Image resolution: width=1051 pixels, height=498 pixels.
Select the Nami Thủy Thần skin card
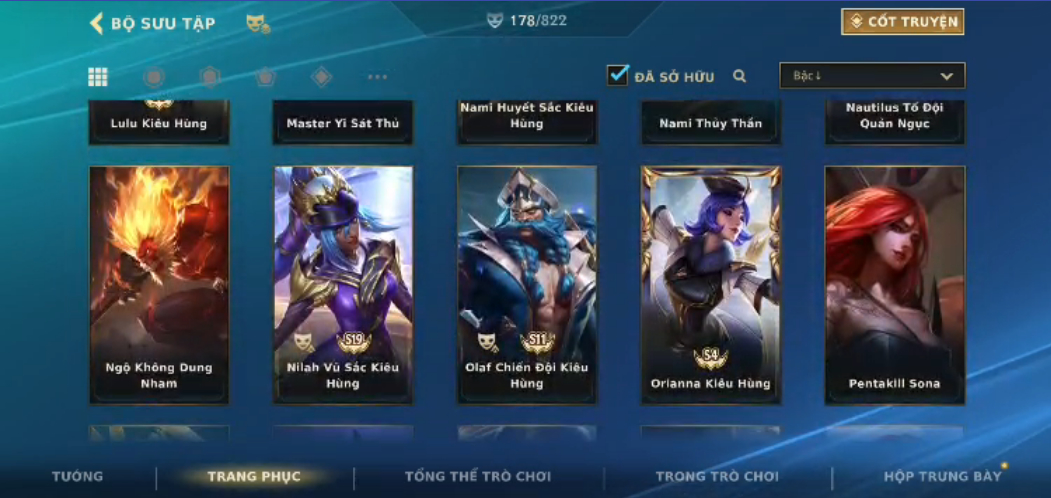point(711,123)
